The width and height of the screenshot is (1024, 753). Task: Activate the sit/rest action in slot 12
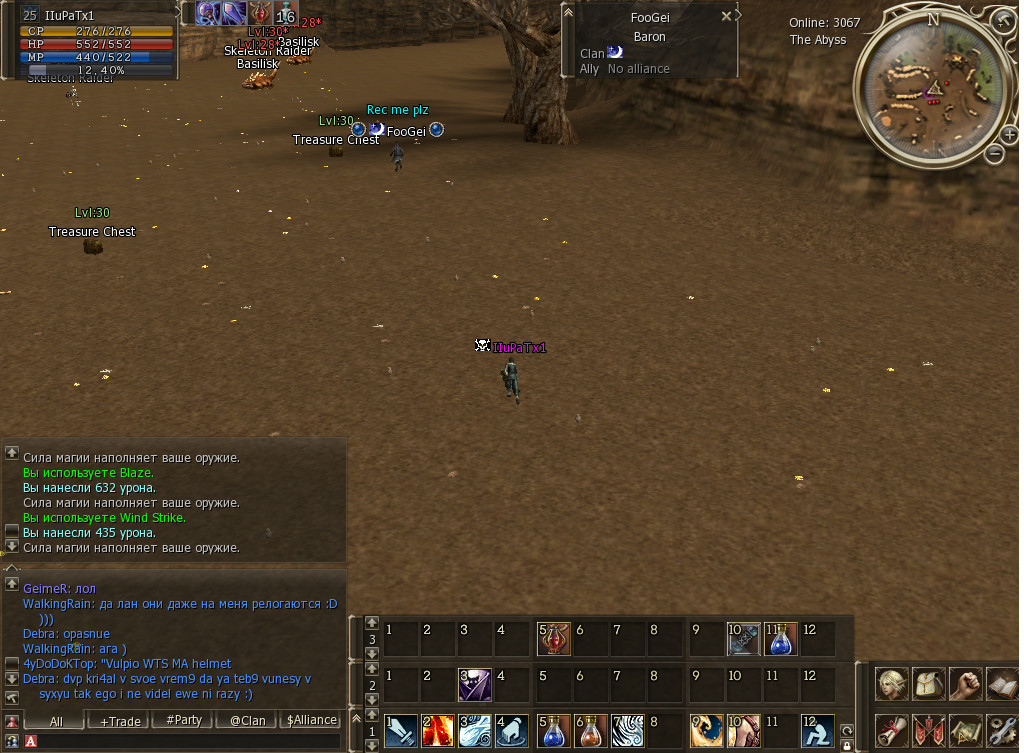click(817, 730)
